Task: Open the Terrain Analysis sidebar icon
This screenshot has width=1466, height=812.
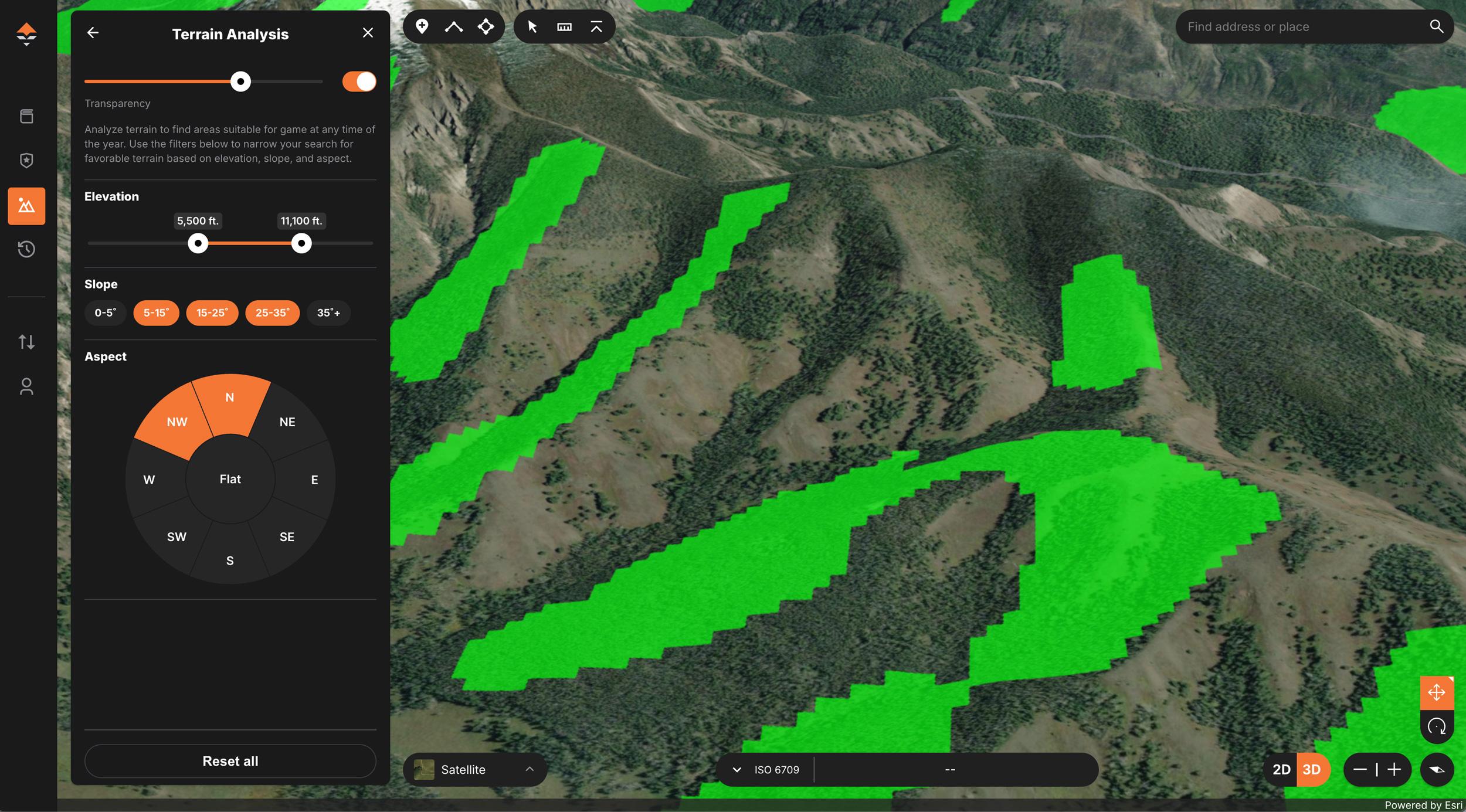Action: [26, 205]
